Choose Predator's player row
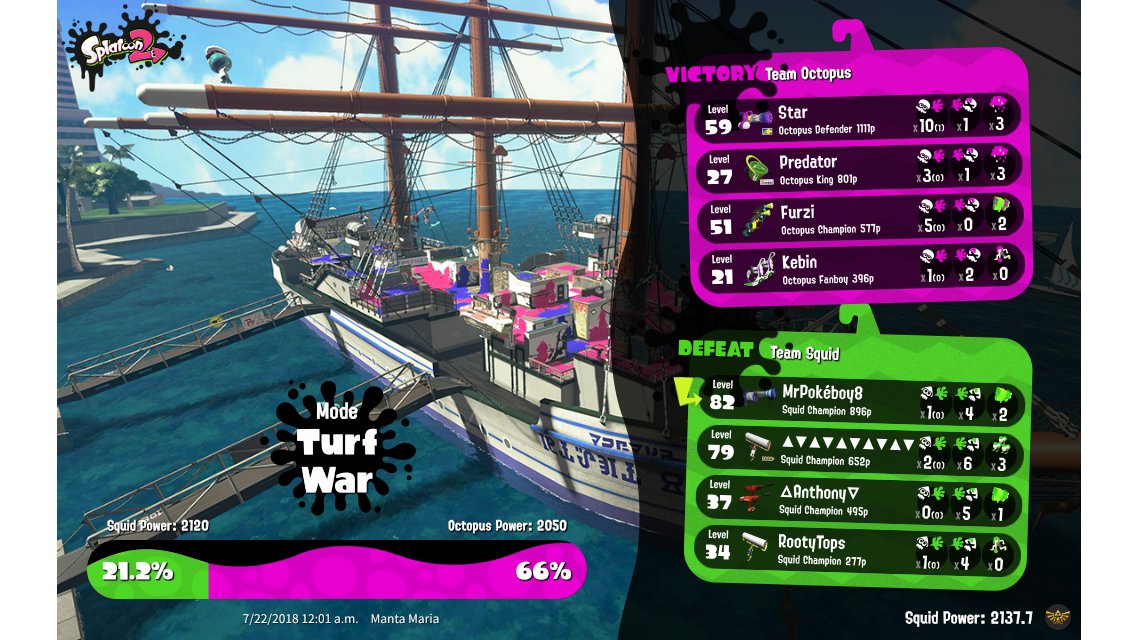Viewport: 1138px width, 640px height. pyautogui.click(x=860, y=168)
